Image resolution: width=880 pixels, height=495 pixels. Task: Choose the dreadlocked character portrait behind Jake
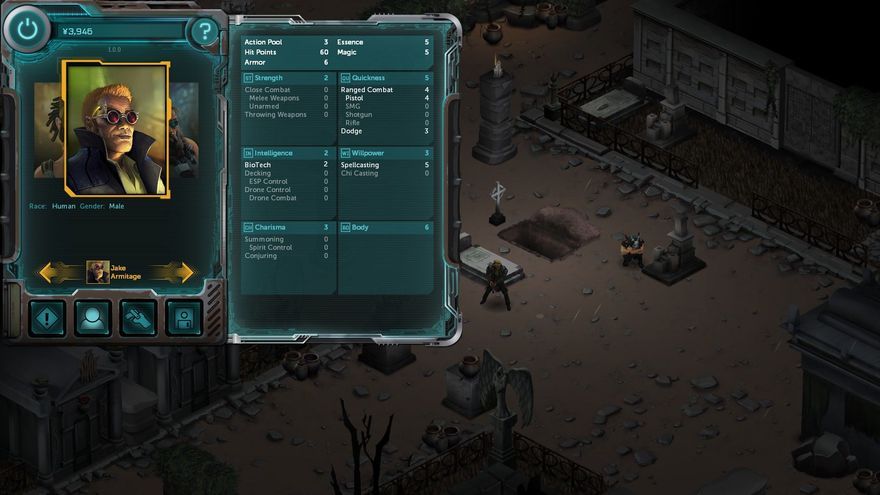click(47, 128)
